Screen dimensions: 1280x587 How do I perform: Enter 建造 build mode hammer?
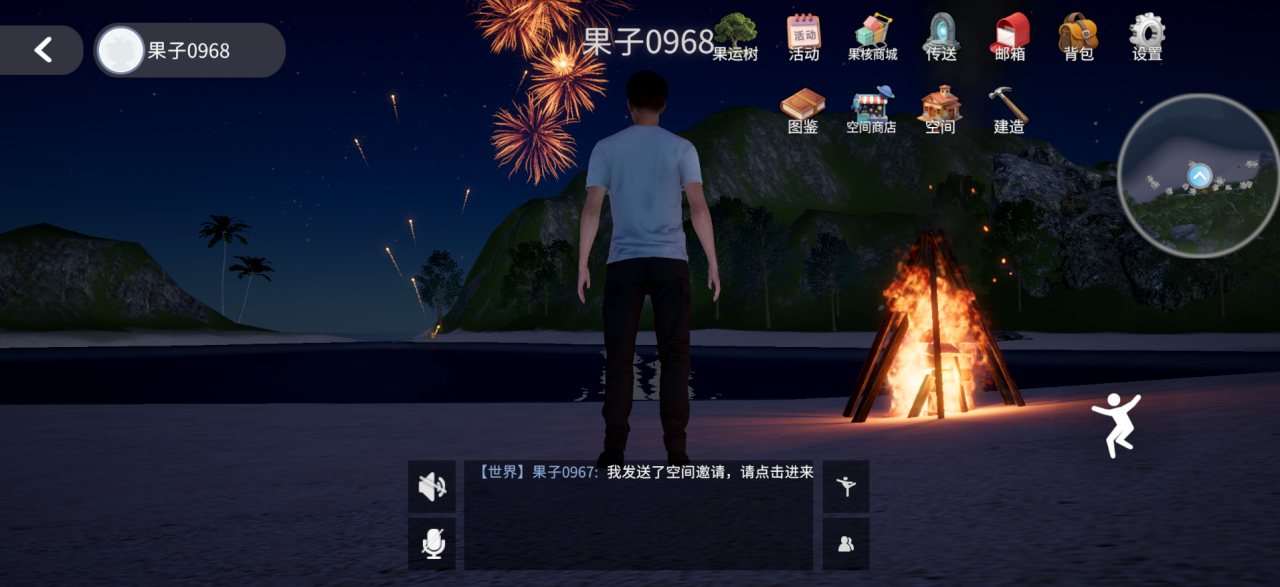[x=1008, y=110]
